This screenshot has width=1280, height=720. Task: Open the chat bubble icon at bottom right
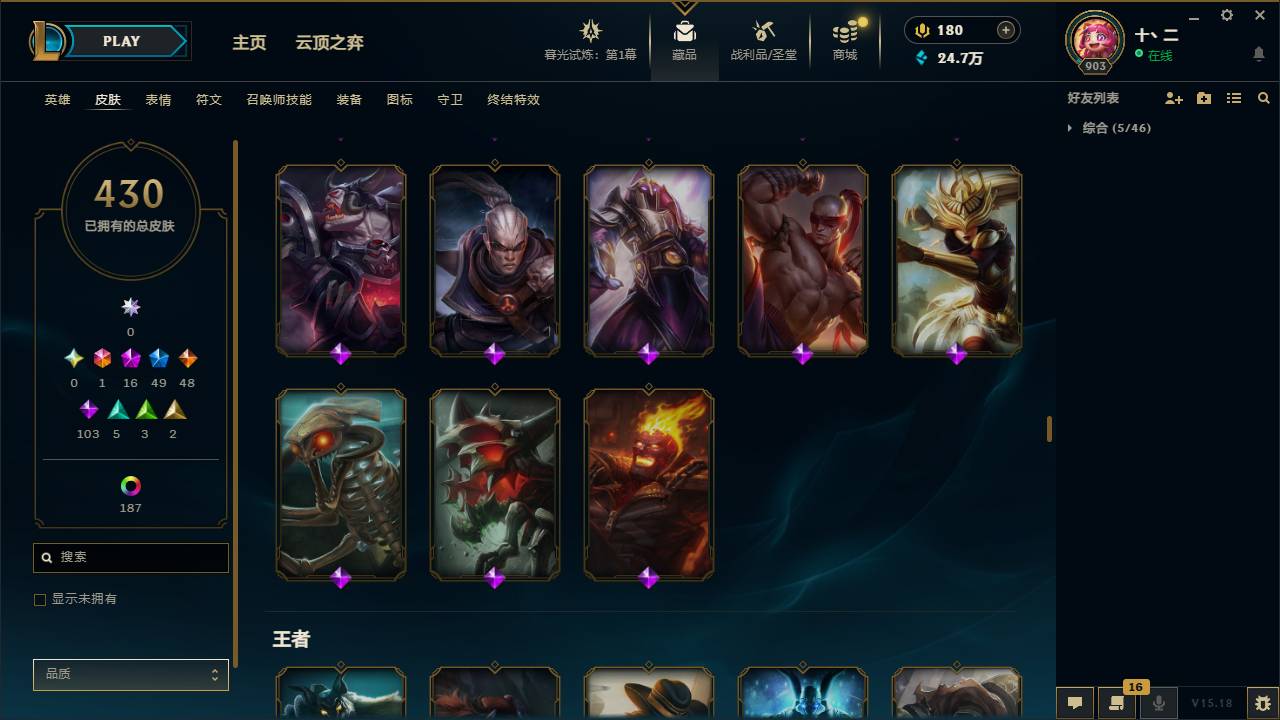(1075, 703)
